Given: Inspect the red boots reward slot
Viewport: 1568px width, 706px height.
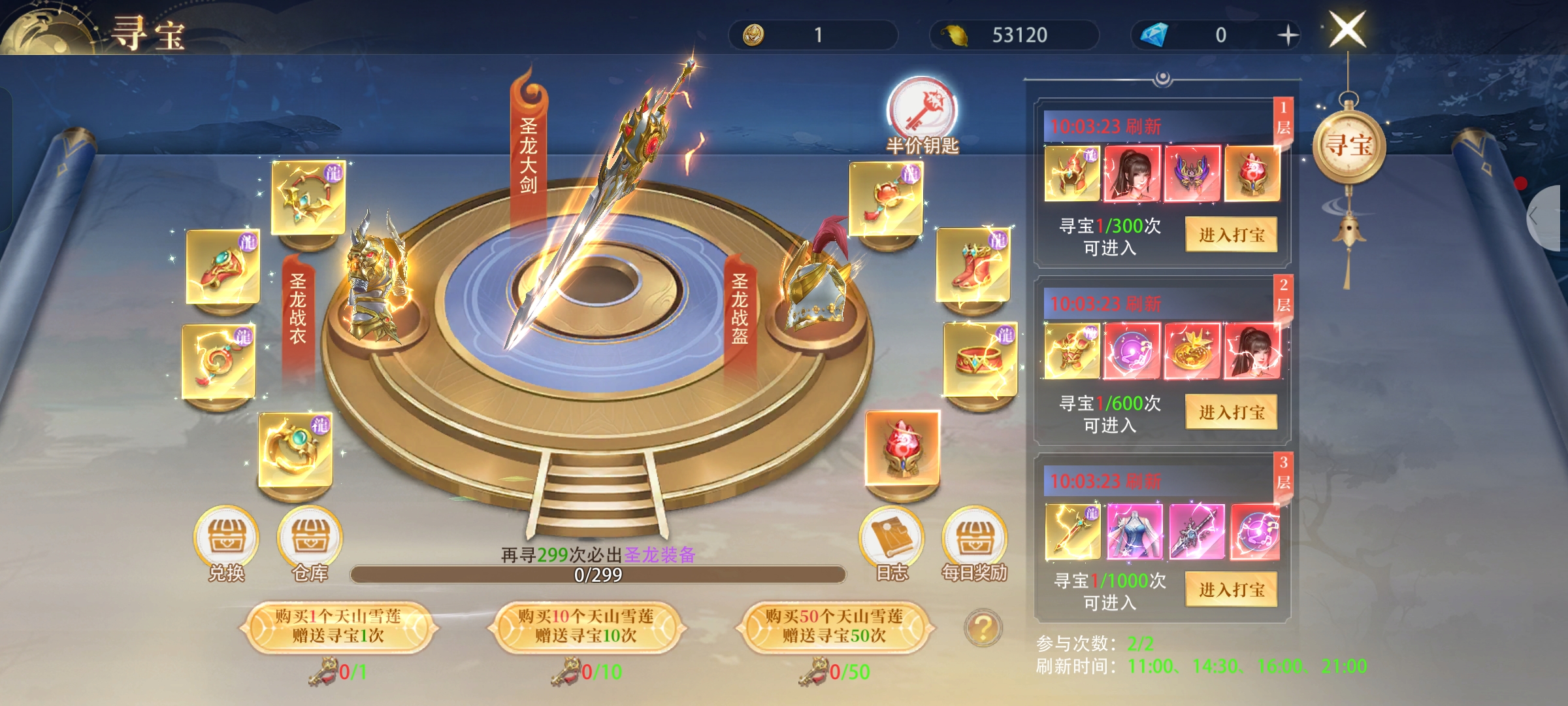Looking at the screenshot, I should (x=973, y=264).
